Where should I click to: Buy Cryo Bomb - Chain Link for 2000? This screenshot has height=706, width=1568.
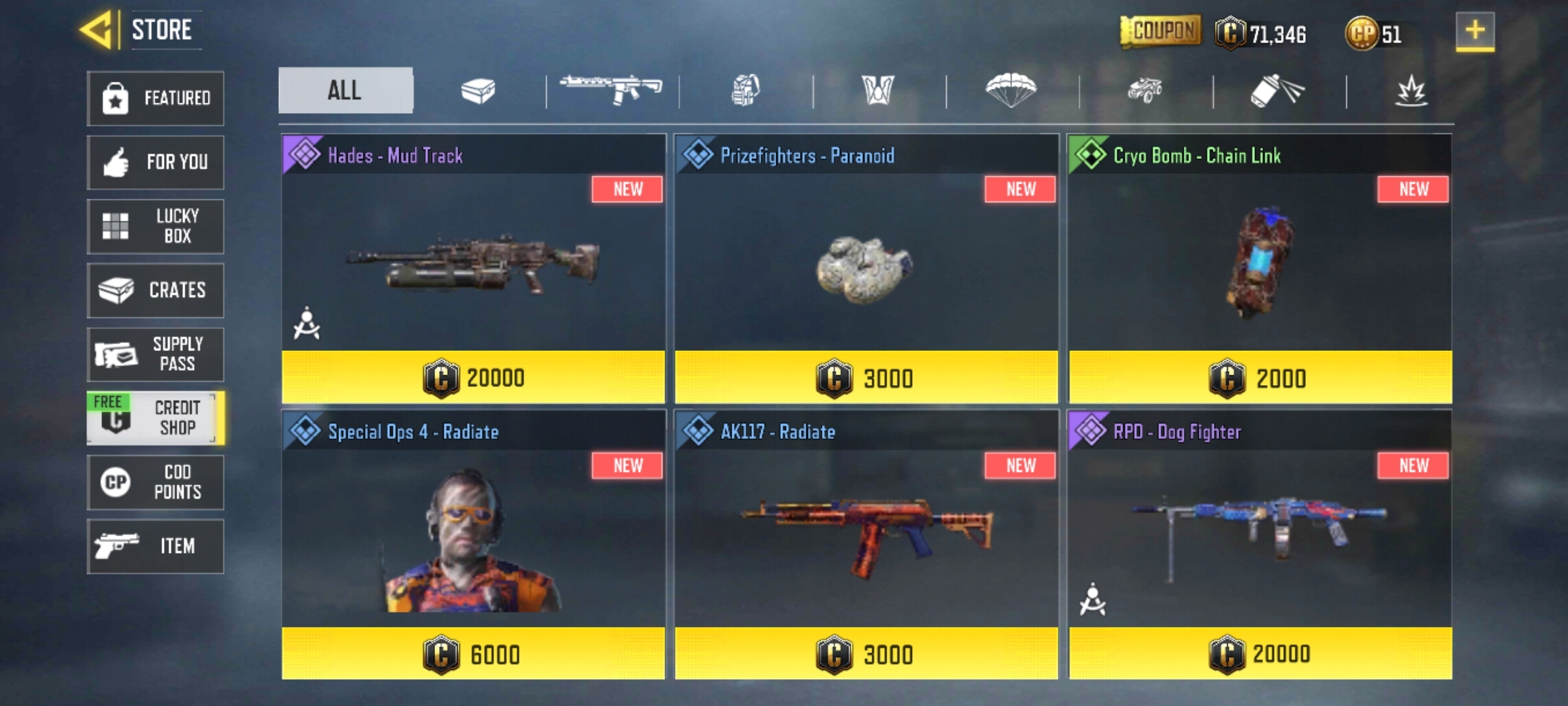1259,377
